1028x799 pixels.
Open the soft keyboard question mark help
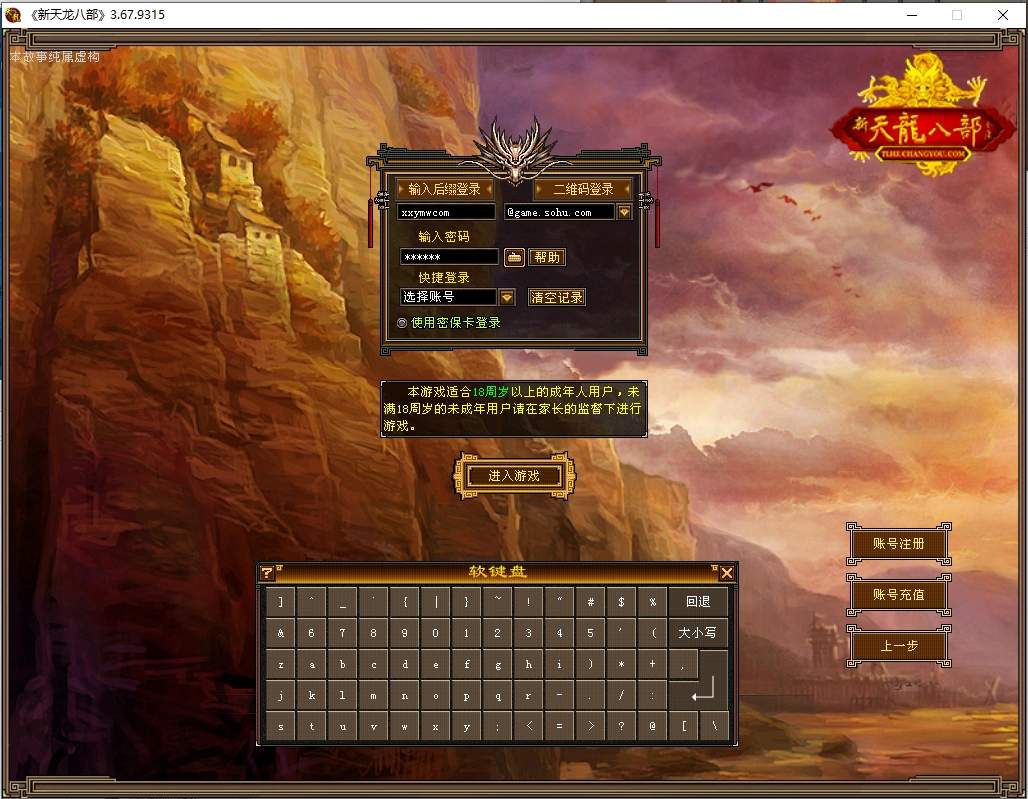click(267, 573)
